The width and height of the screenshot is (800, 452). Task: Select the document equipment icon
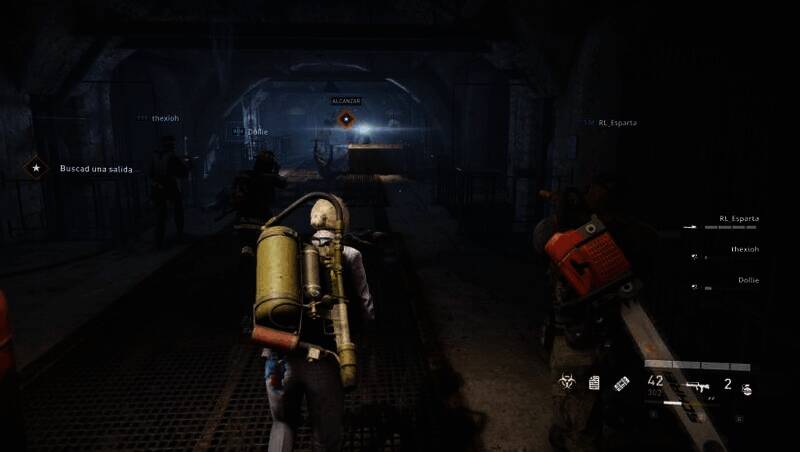click(x=594, y=382)
